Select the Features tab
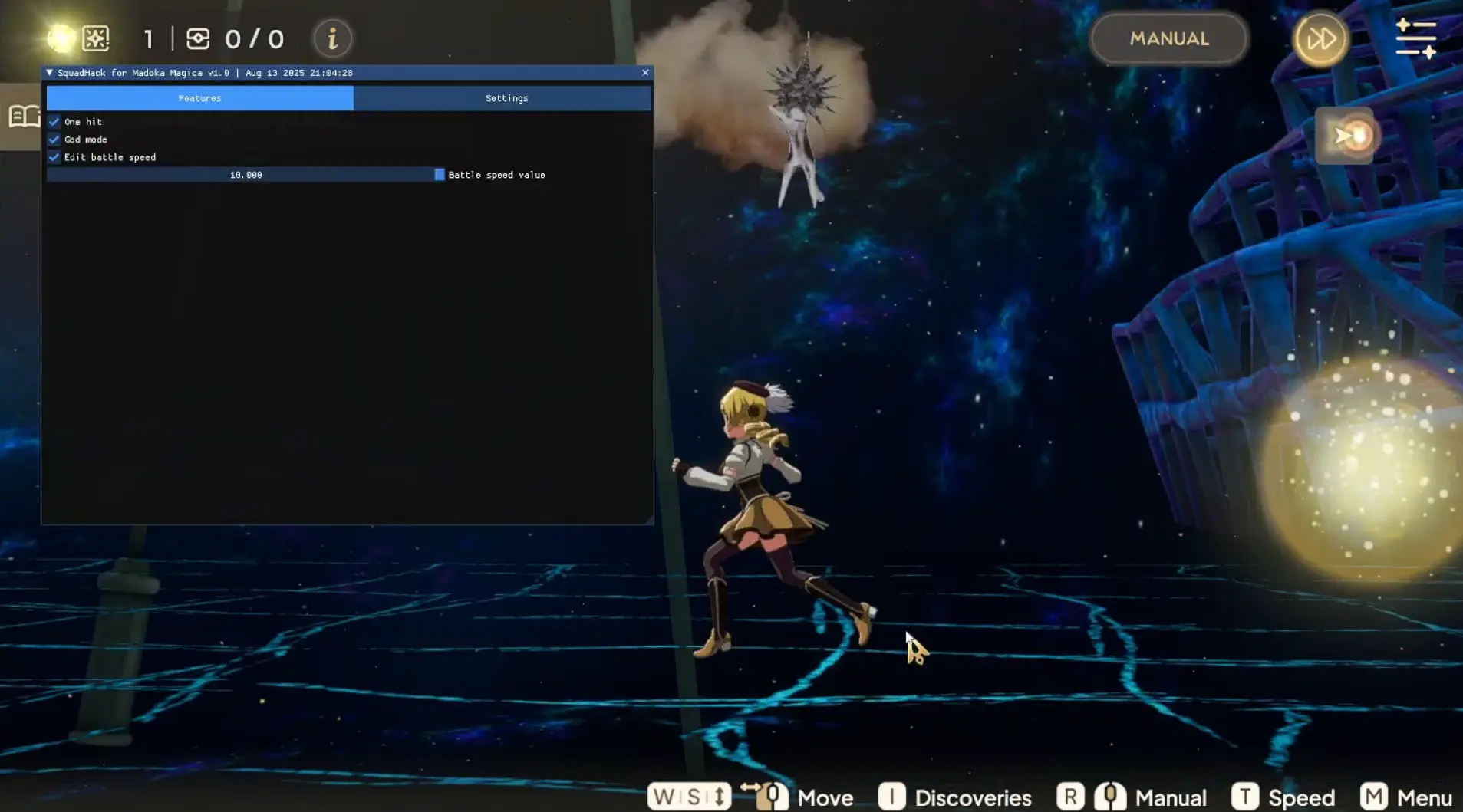The image size is (1463, 812). pyautogui.click(x=199, y=98)
